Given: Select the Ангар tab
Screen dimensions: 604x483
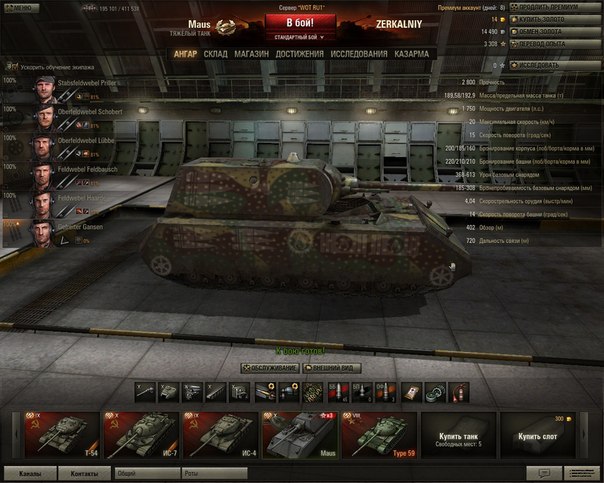Looking at the screenshot, I should (x=184, y=53).
